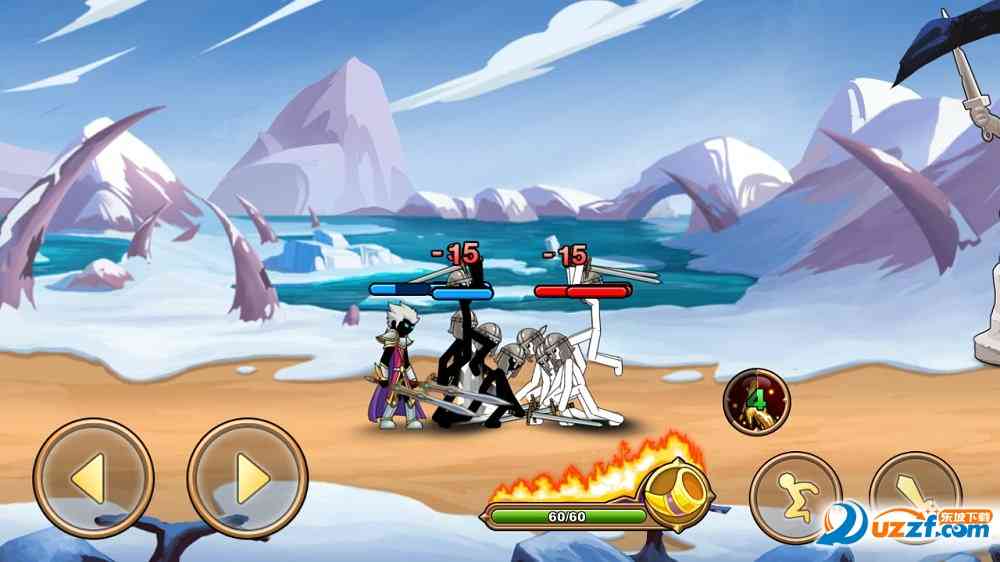The width and height of the screenshot is (1000, 562).
Task: Tap the move right arrow button
Action: coord(247,478)
